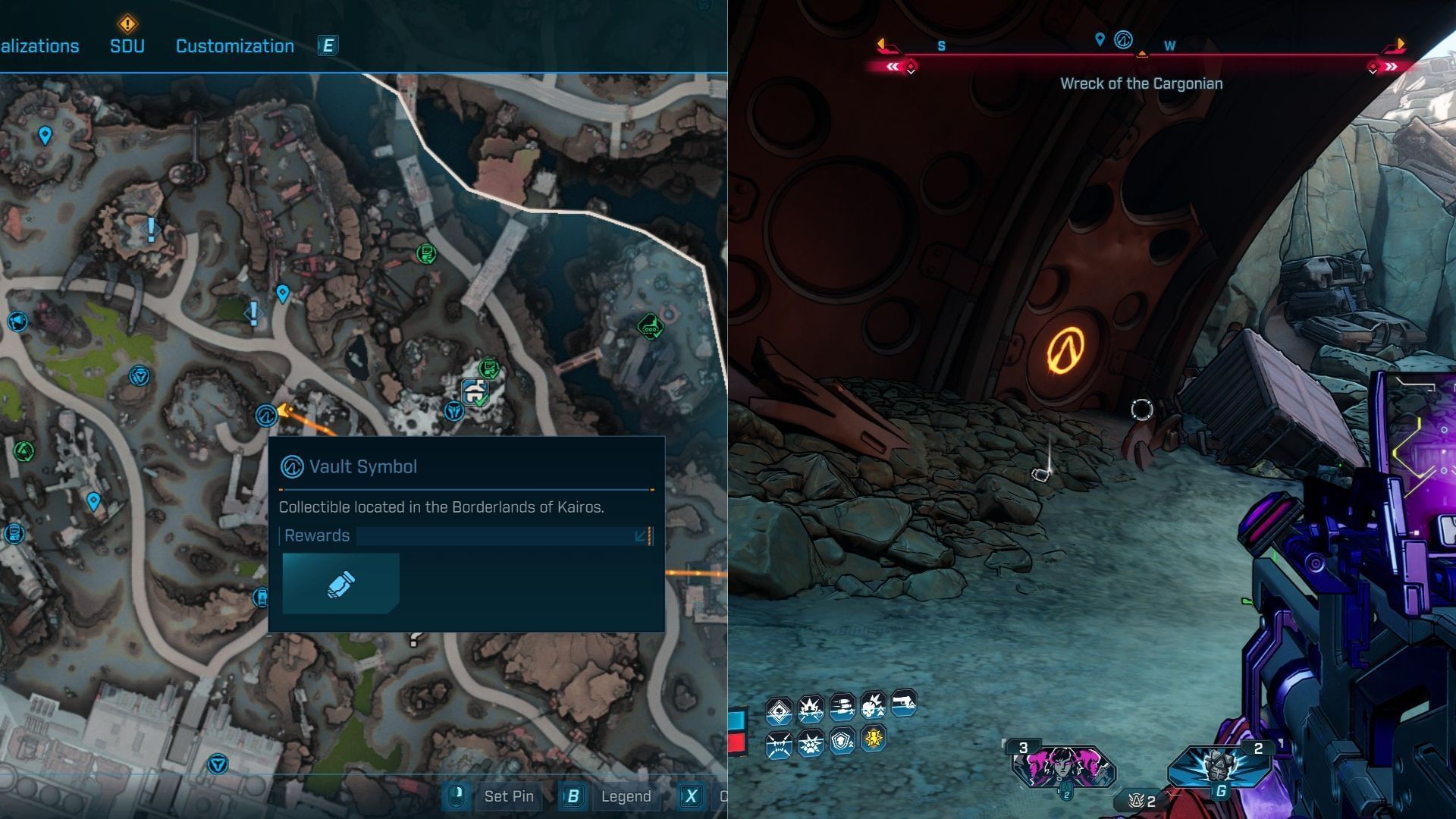Click the Set Pin button
Image resolution: width=1456 pixels, height=819 pixels.
click(508, 796)
